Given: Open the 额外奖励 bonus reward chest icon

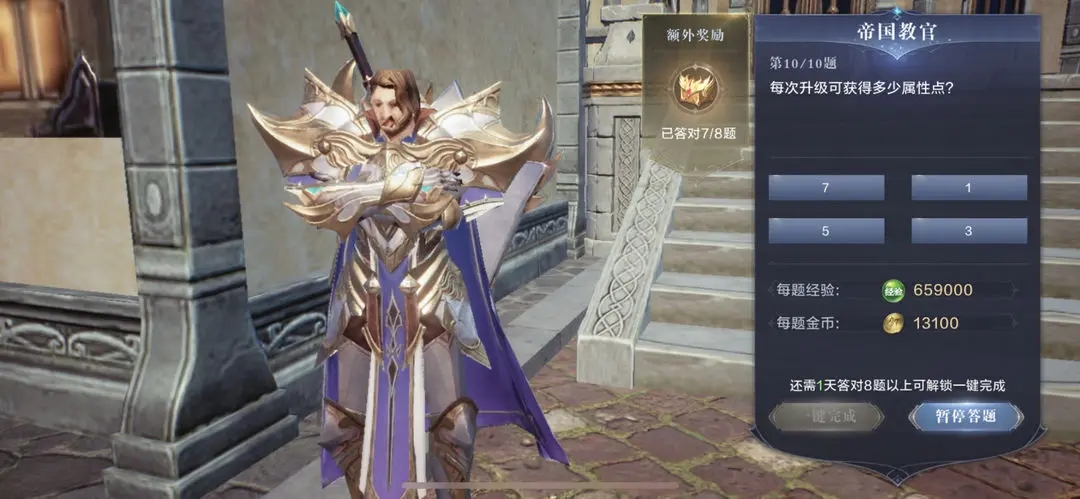Looking at the screenshot, I should point(694,90).
